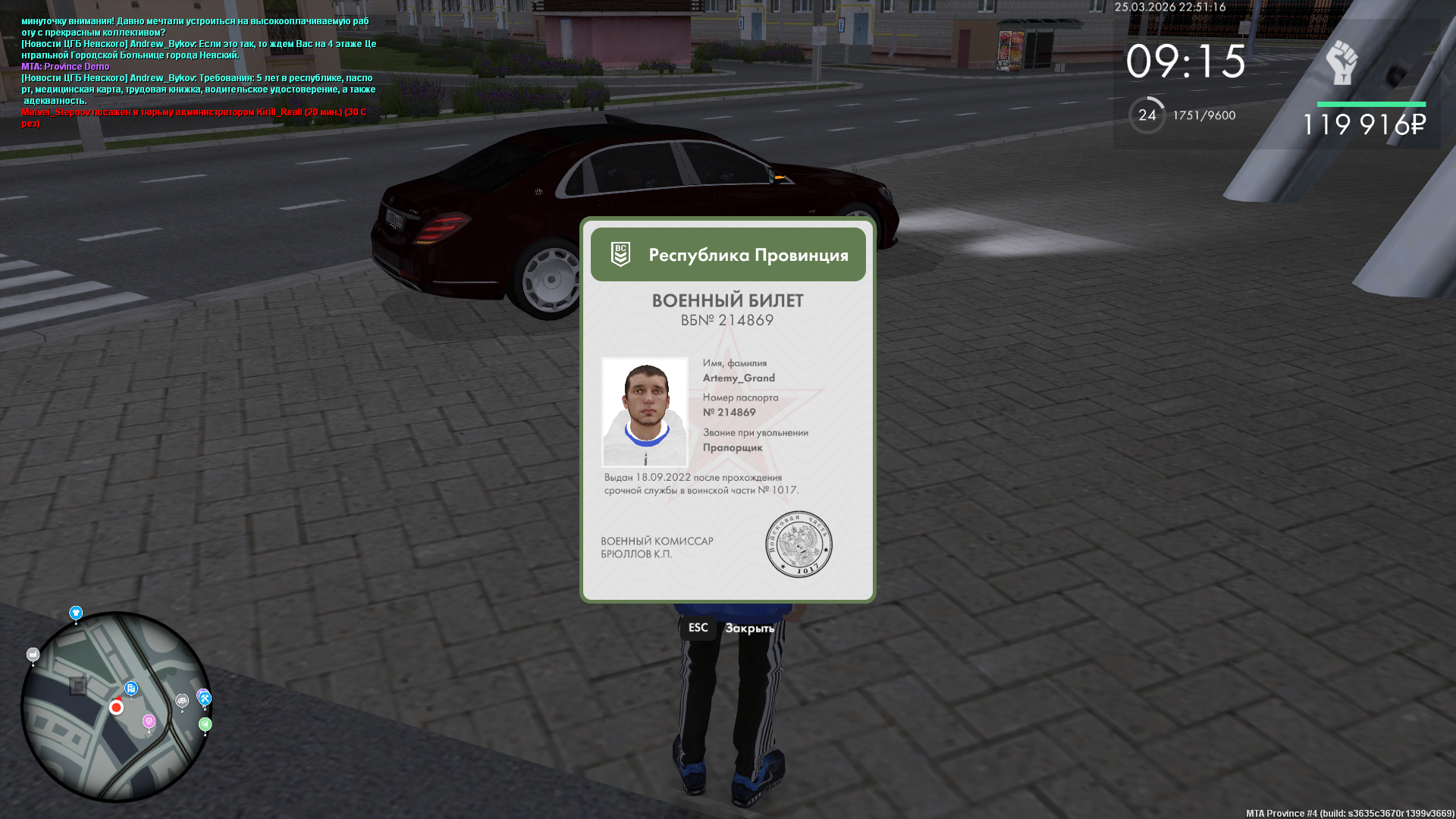
Task: Select the clothing shop T-shirt map marker
Action: click(76, 613)
